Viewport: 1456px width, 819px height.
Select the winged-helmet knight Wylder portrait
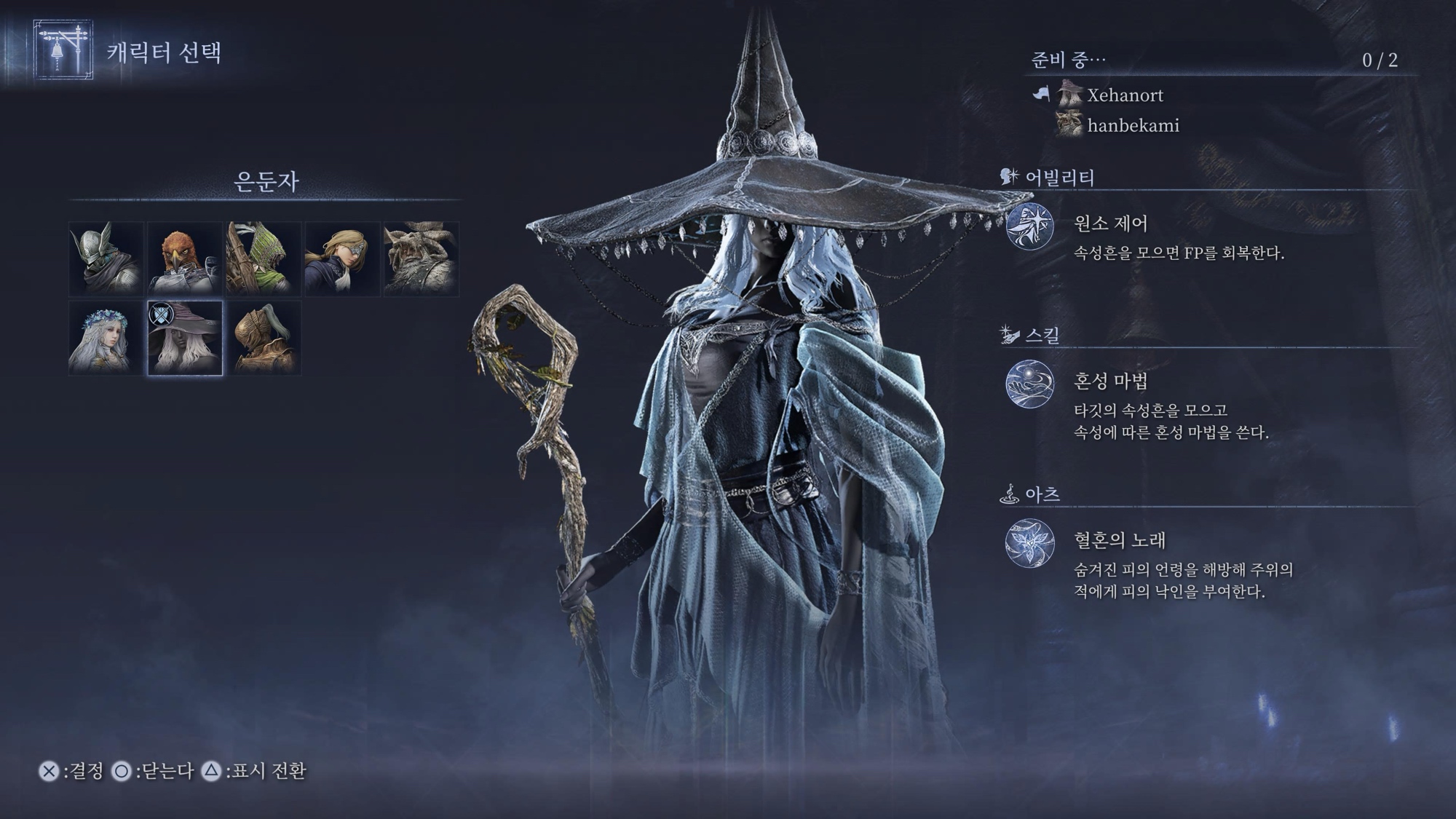click(106, 259)
